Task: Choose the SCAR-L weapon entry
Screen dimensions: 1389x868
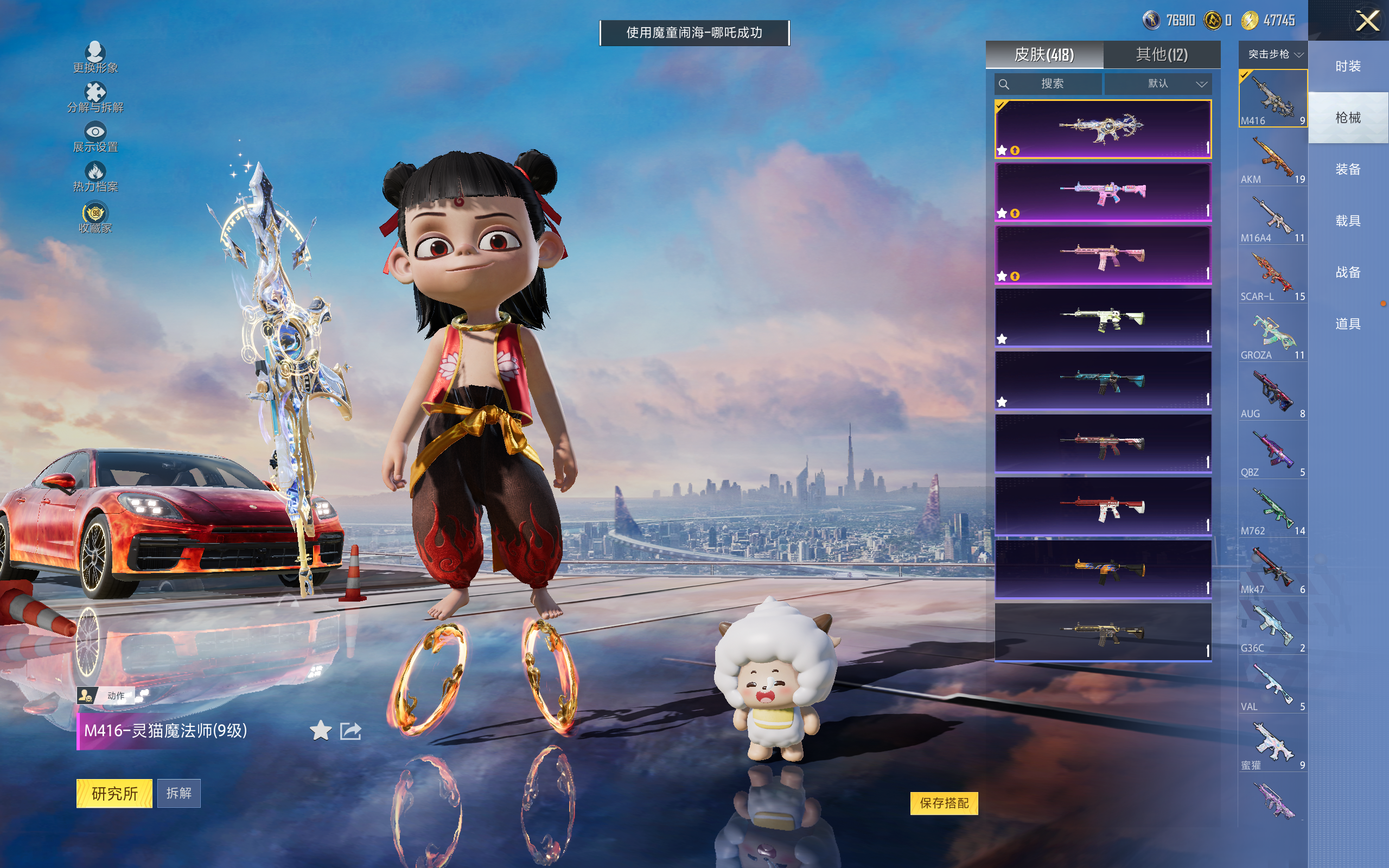Action: [x=1272, y=277]
